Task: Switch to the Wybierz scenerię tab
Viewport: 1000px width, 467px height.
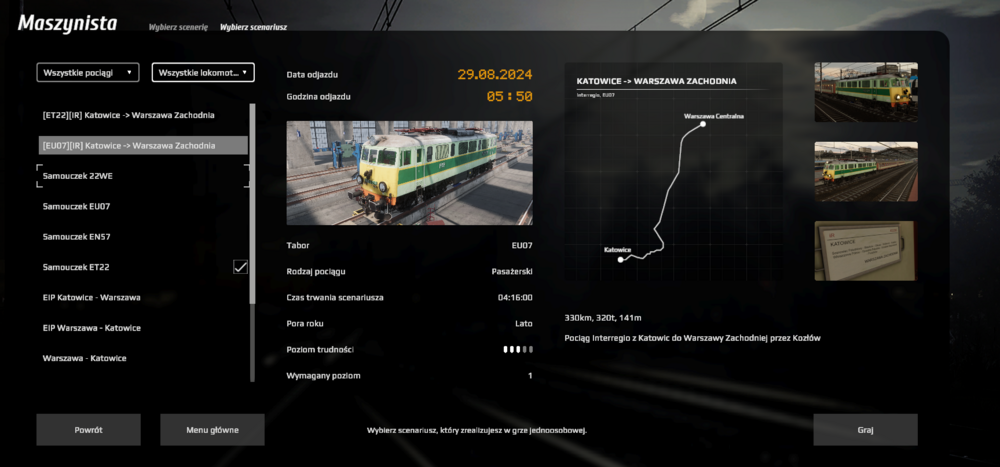Action: 178,28
